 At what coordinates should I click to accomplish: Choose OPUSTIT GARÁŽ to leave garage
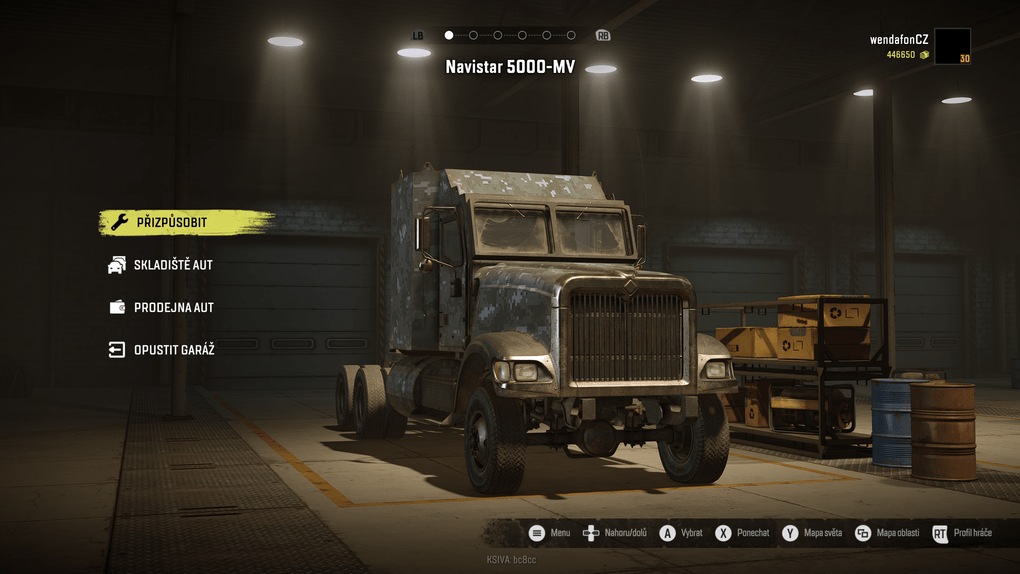coord(173,350)
